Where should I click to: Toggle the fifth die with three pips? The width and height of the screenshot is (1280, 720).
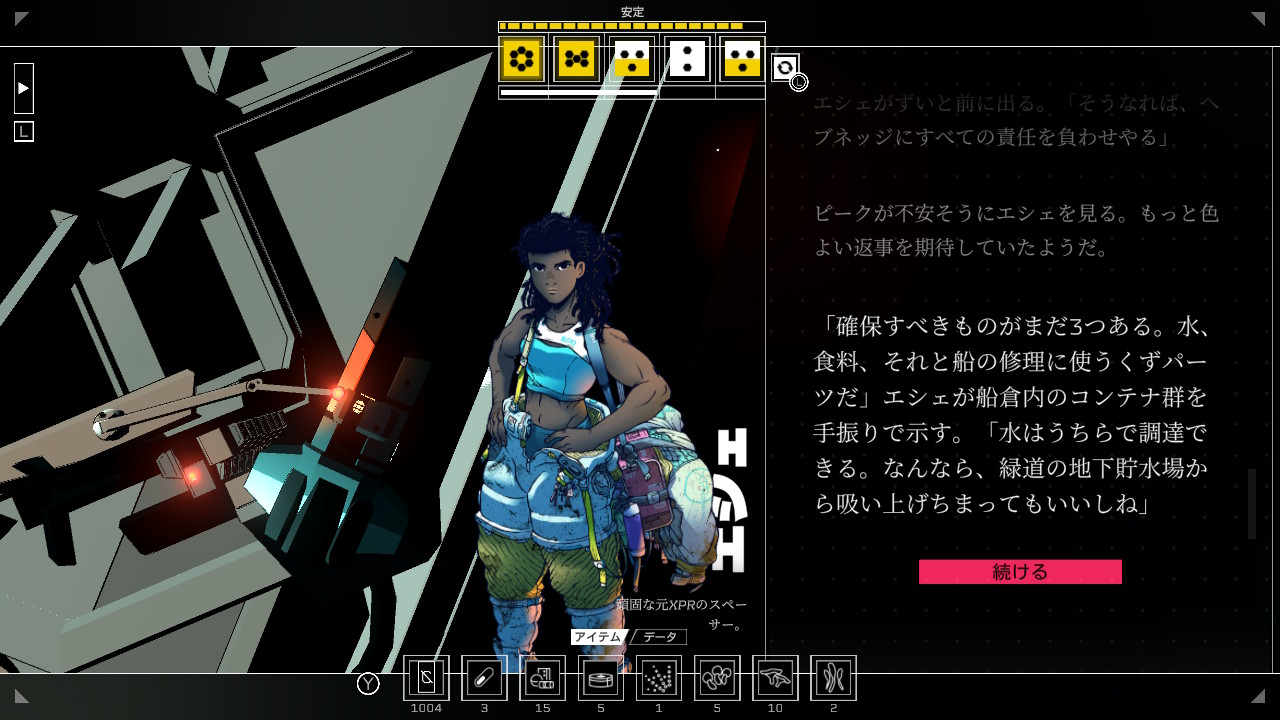[741, 62]
